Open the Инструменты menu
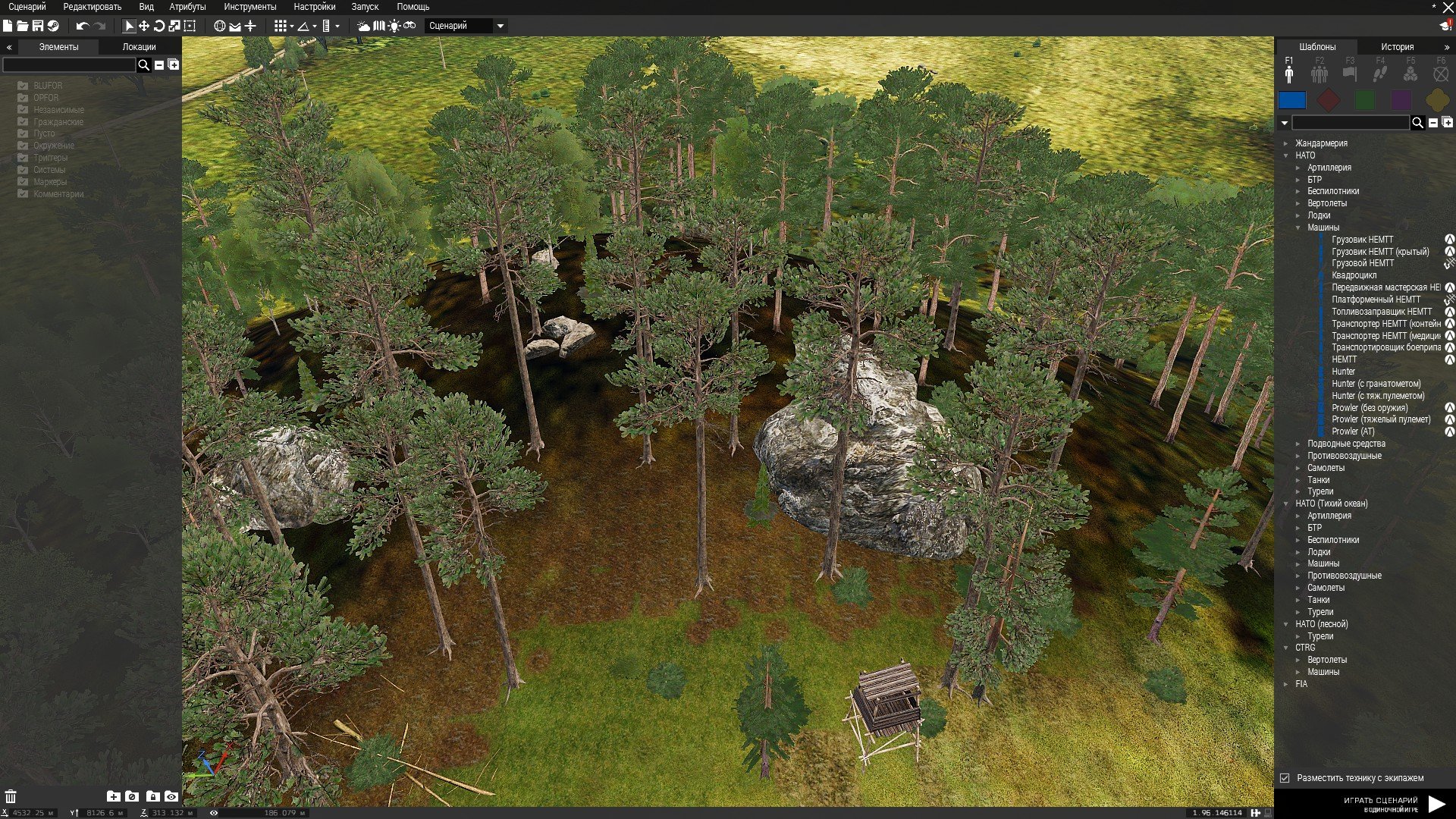Viewport: 1456px width, 819px height. (x=249, y=7)
